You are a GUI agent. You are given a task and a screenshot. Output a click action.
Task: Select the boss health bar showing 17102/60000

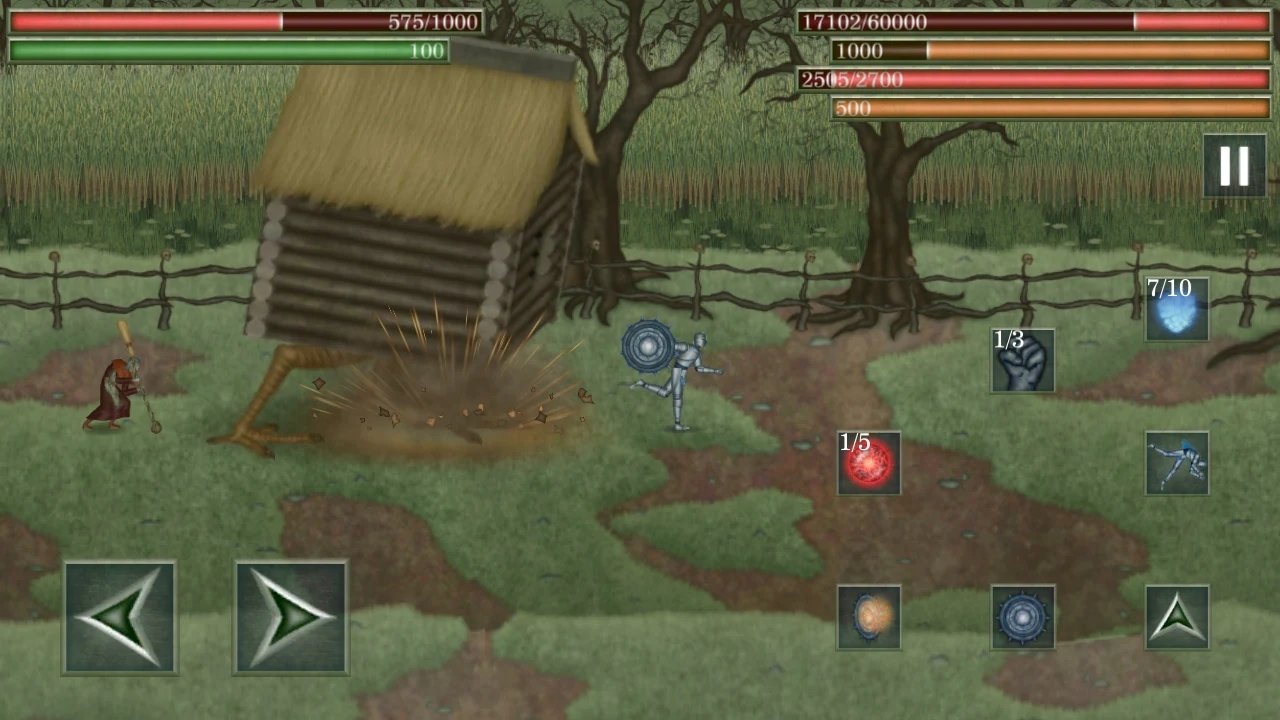coord(1030,22)
